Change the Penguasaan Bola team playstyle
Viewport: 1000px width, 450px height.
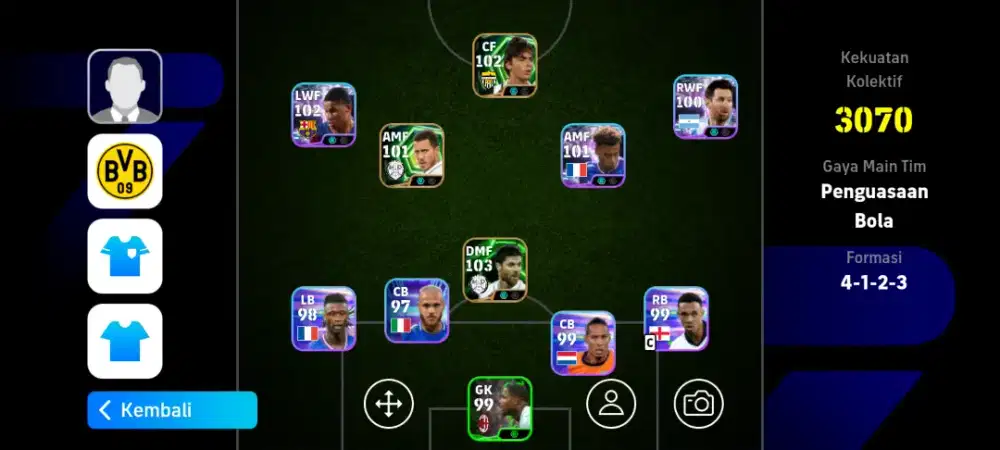(874, 206)
